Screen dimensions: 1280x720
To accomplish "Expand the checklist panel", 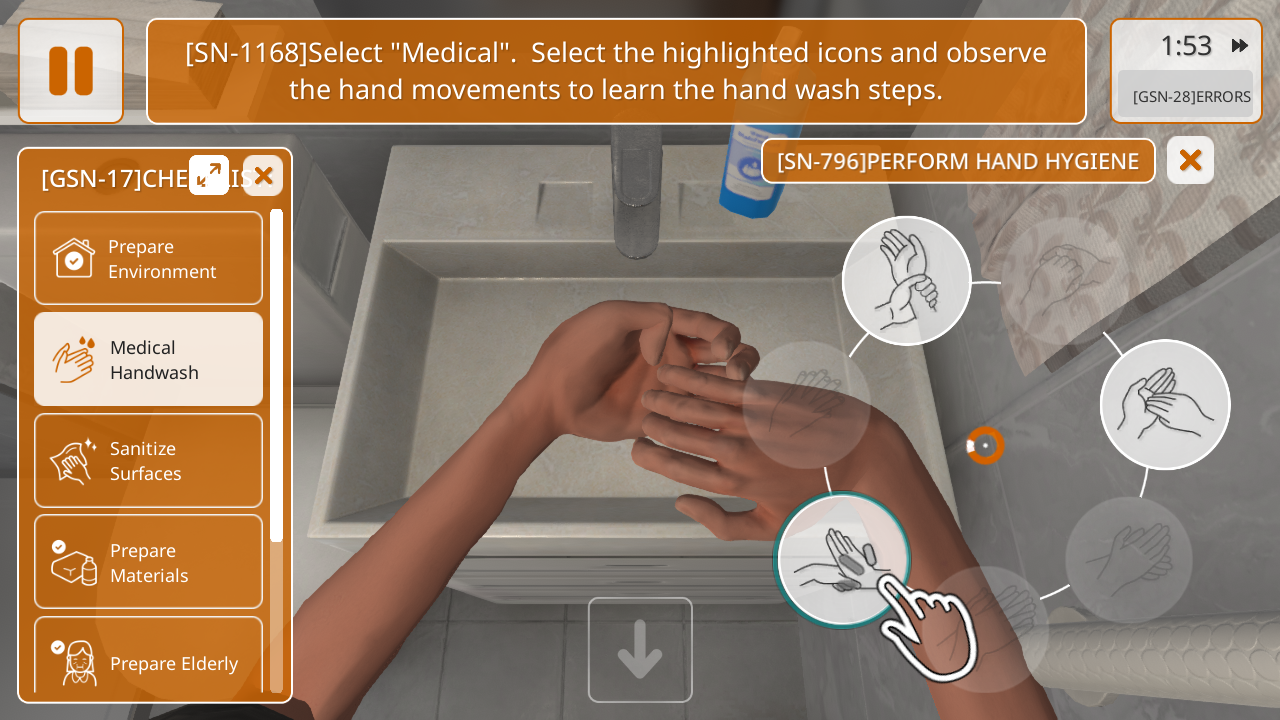I will pos(209,175).
